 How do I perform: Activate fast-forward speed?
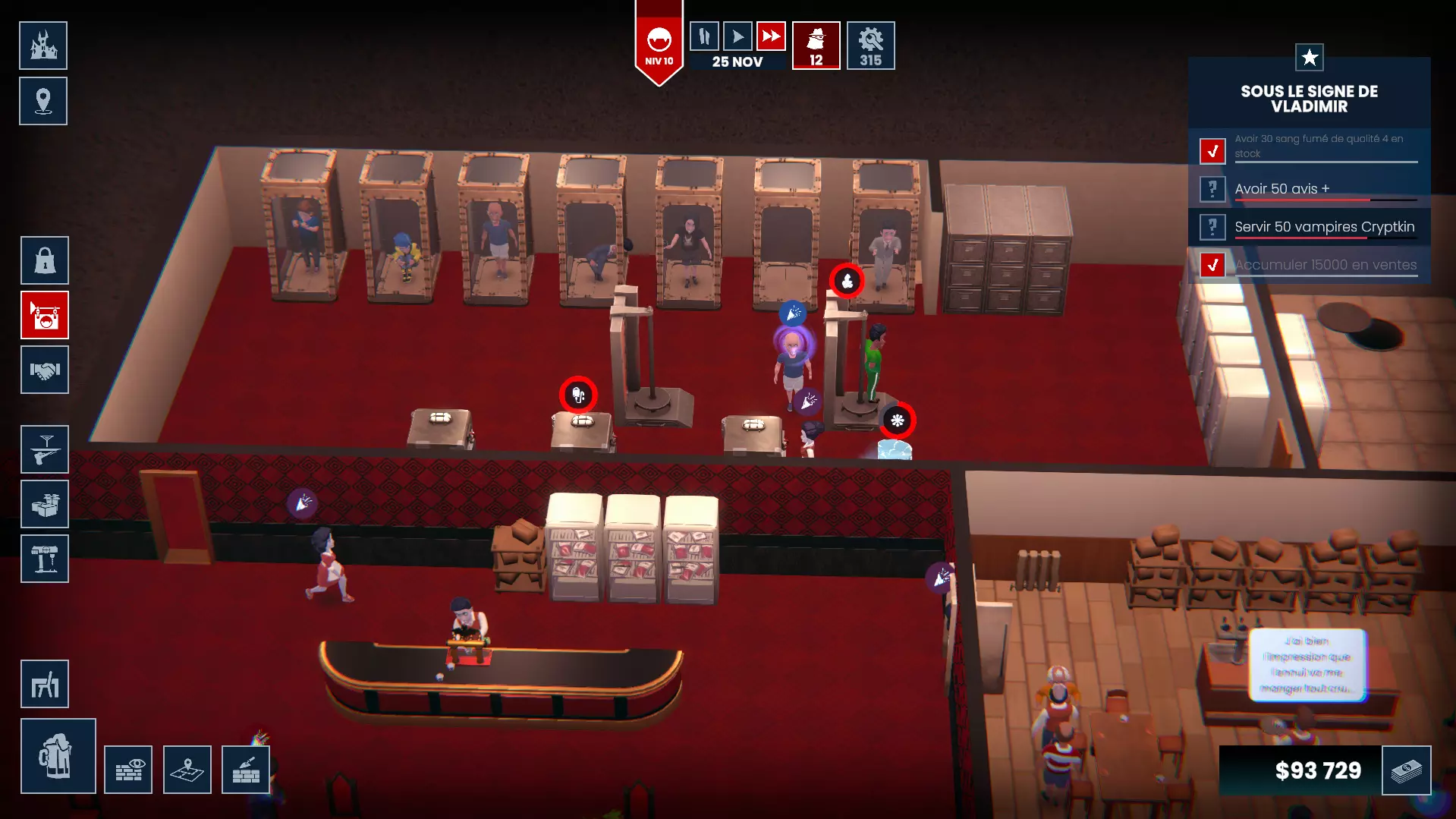(771, 36)
